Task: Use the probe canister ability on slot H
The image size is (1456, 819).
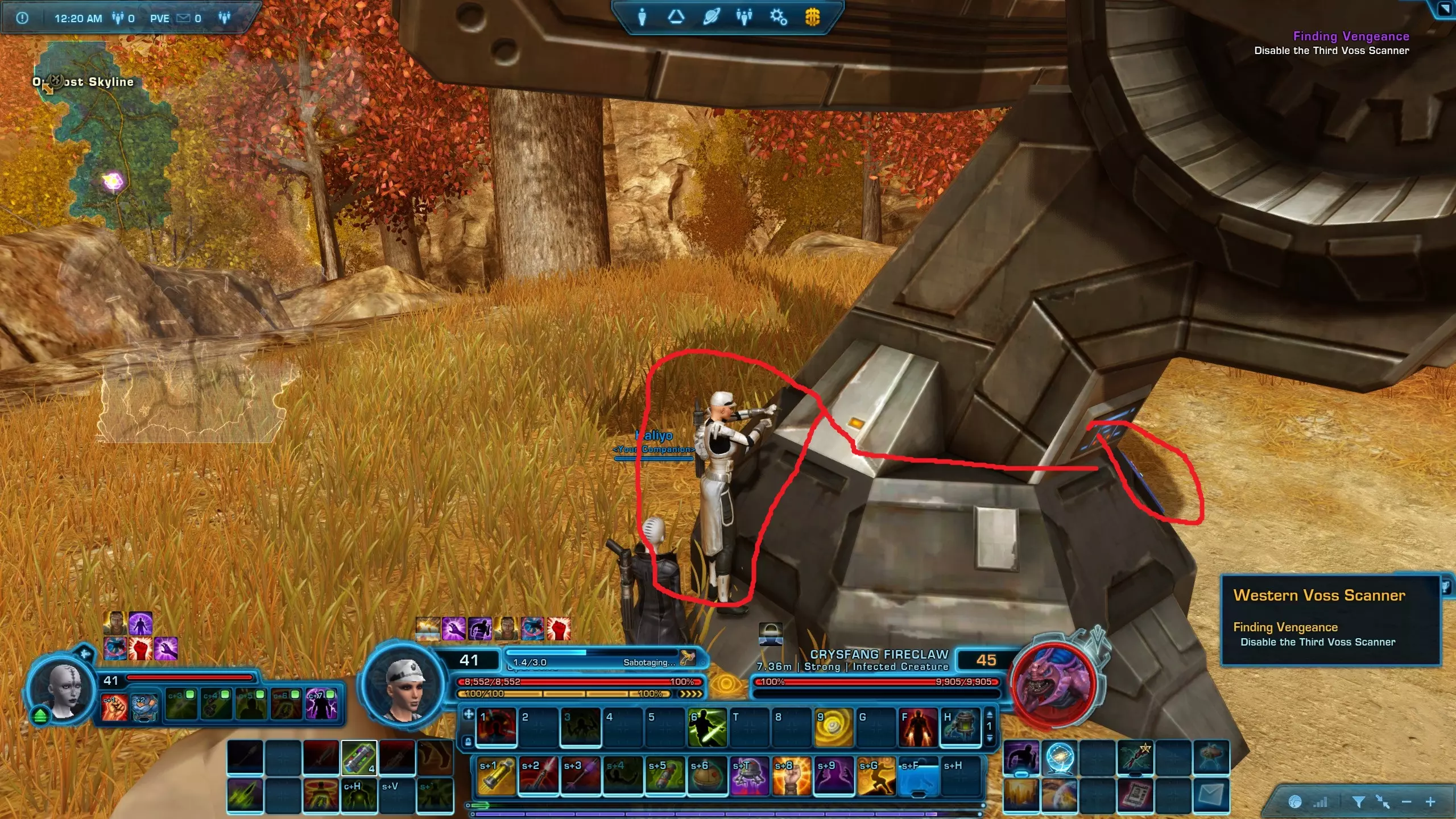Action: (x=961, y=727)
